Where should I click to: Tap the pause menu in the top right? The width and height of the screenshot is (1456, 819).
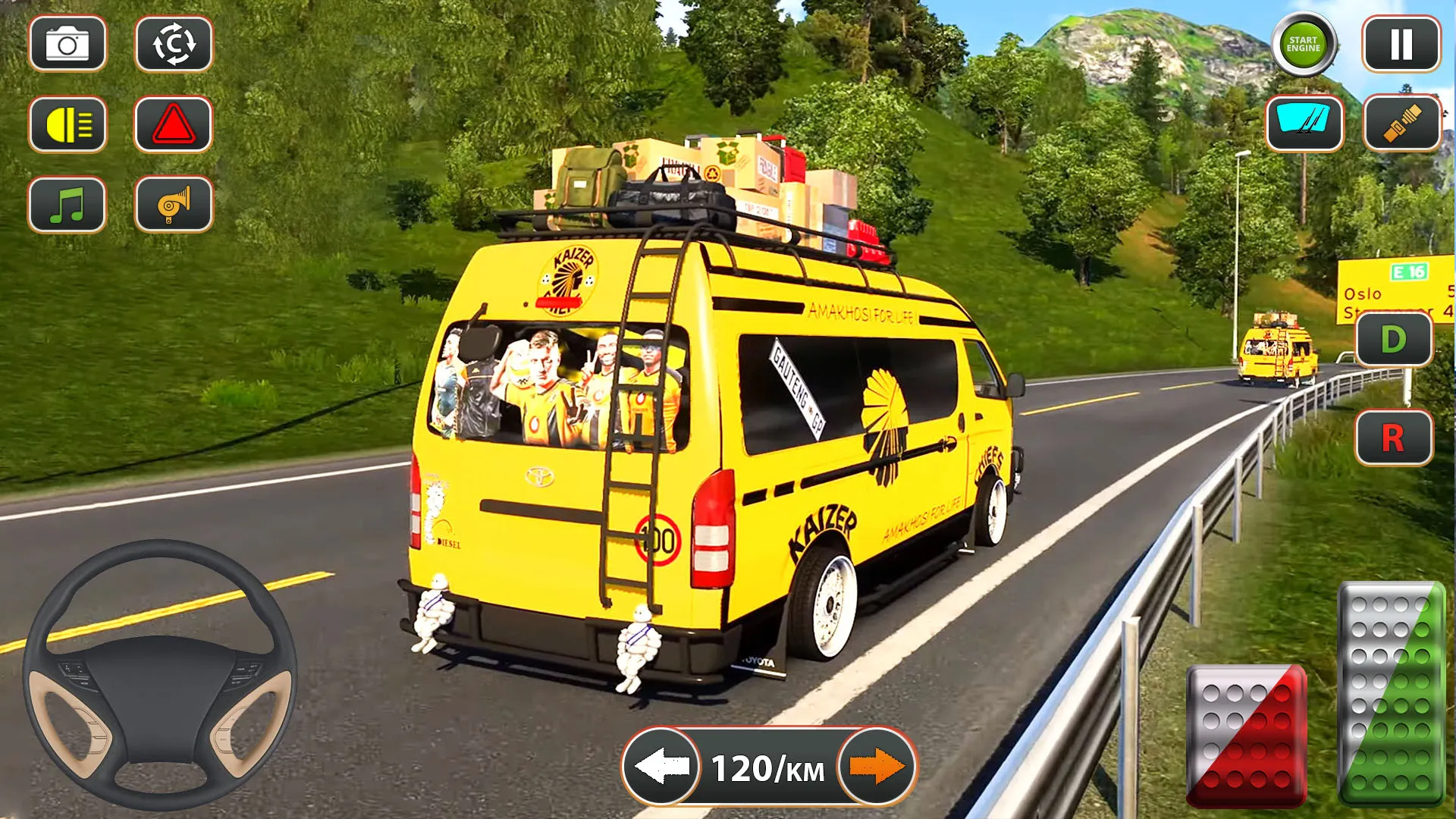point(1399,44)
